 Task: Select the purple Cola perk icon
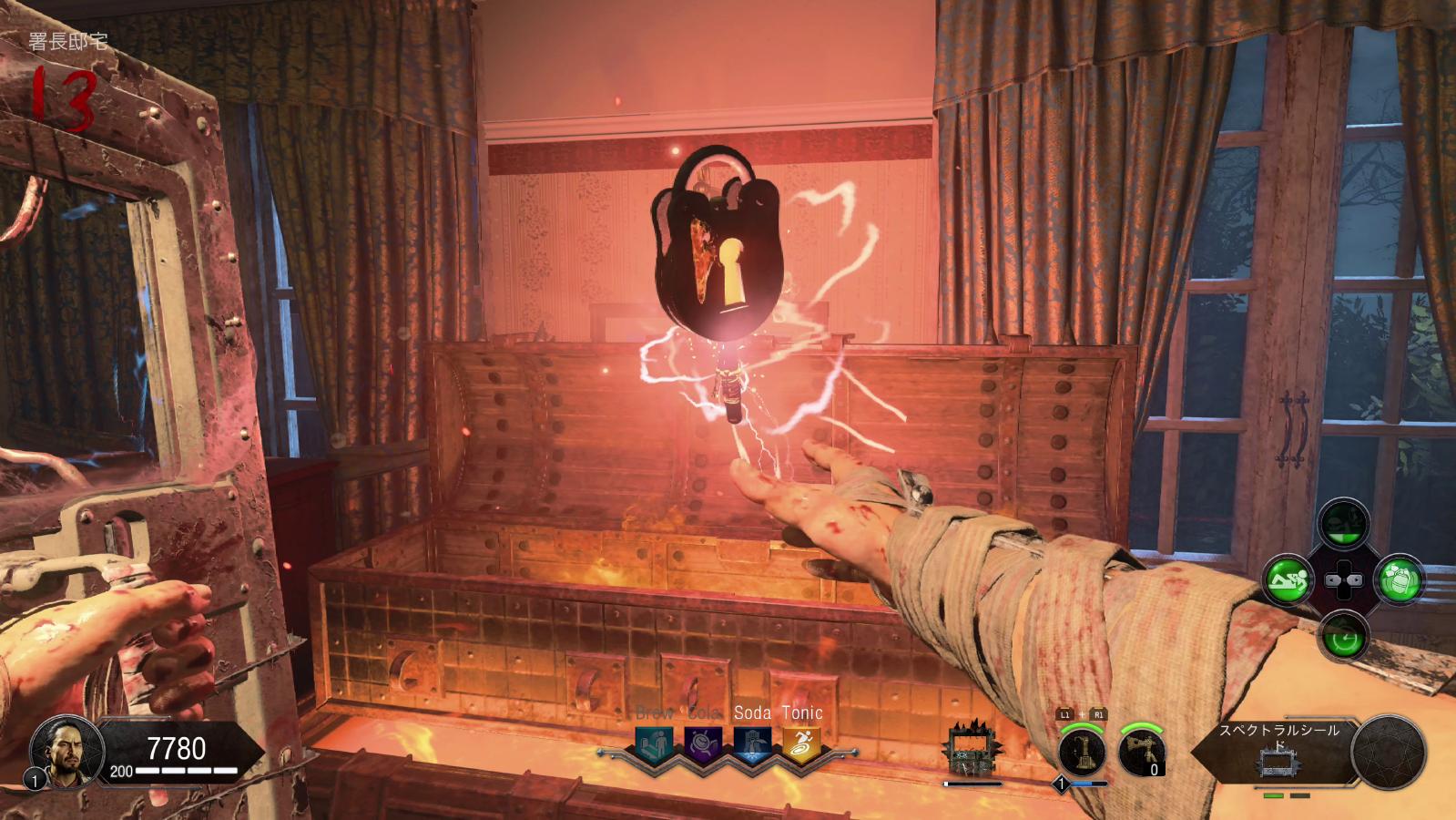703,744
